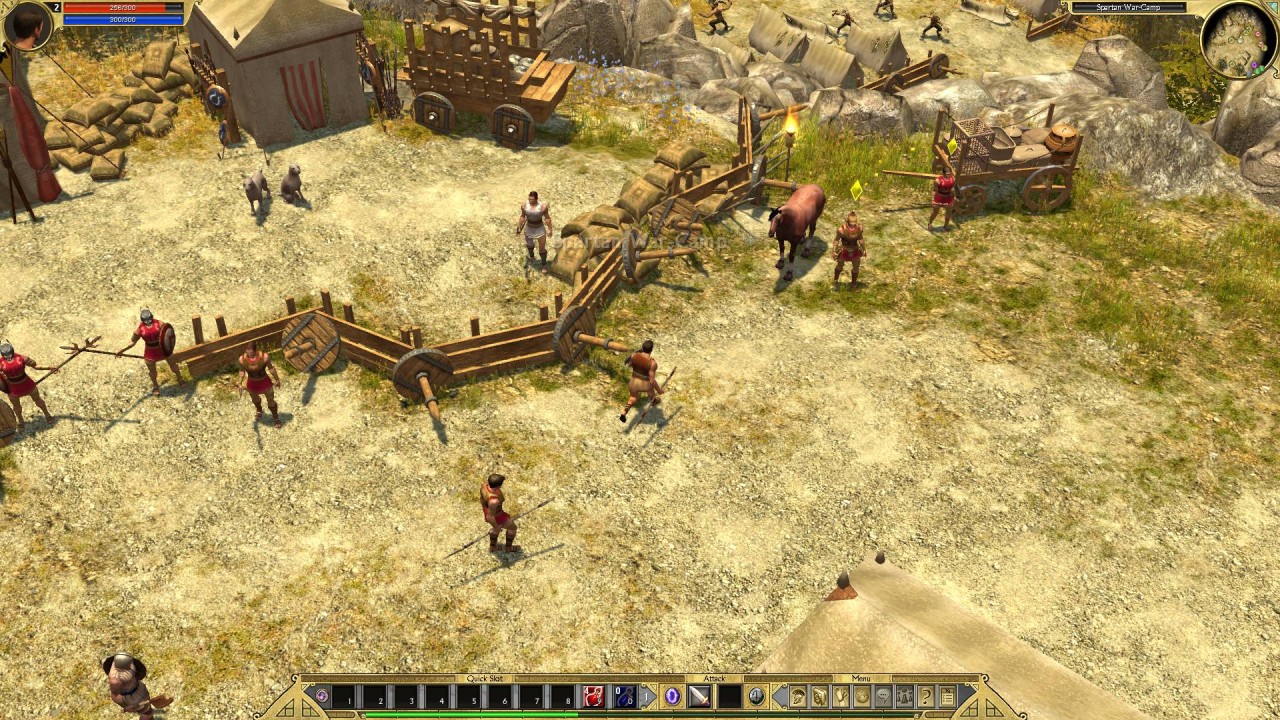Click the purple orb skill icon
Screen dimensions: 1280x720
672,696
